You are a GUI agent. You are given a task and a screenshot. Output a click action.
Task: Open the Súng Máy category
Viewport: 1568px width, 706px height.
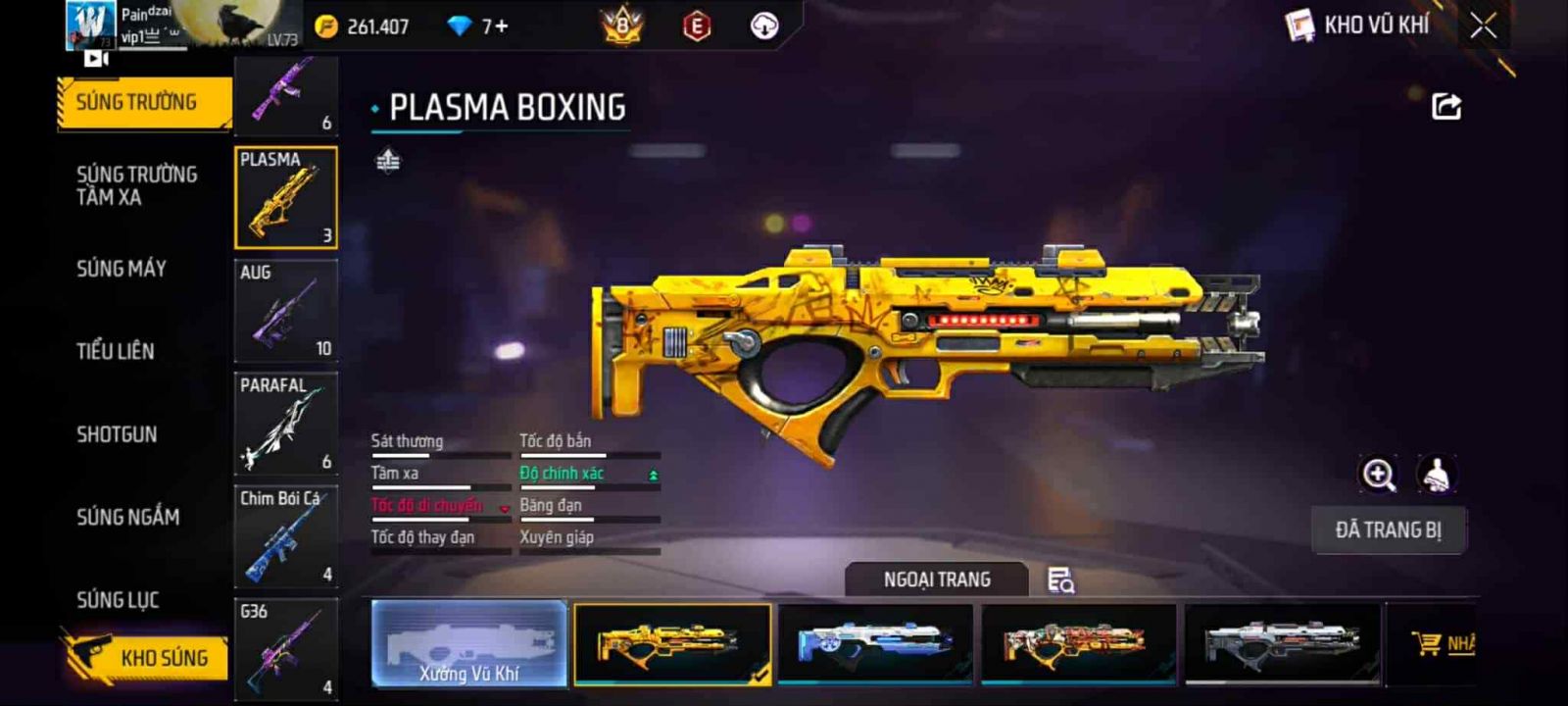point(122,269)
